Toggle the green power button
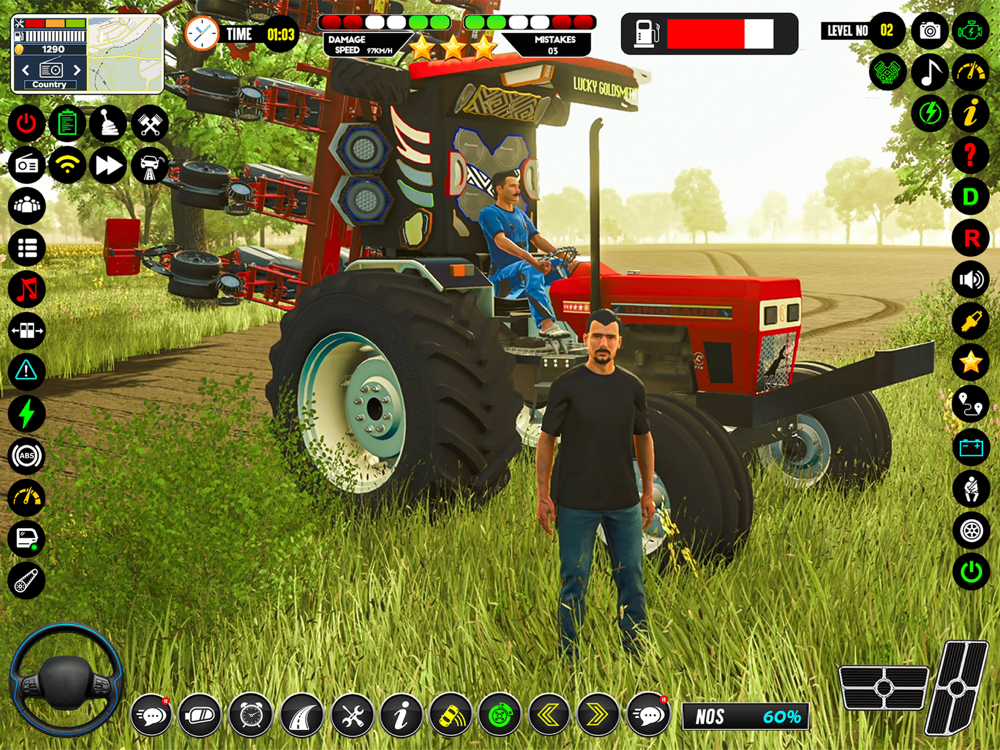Screen dimensions: 1000x750 tap(970, 571)
